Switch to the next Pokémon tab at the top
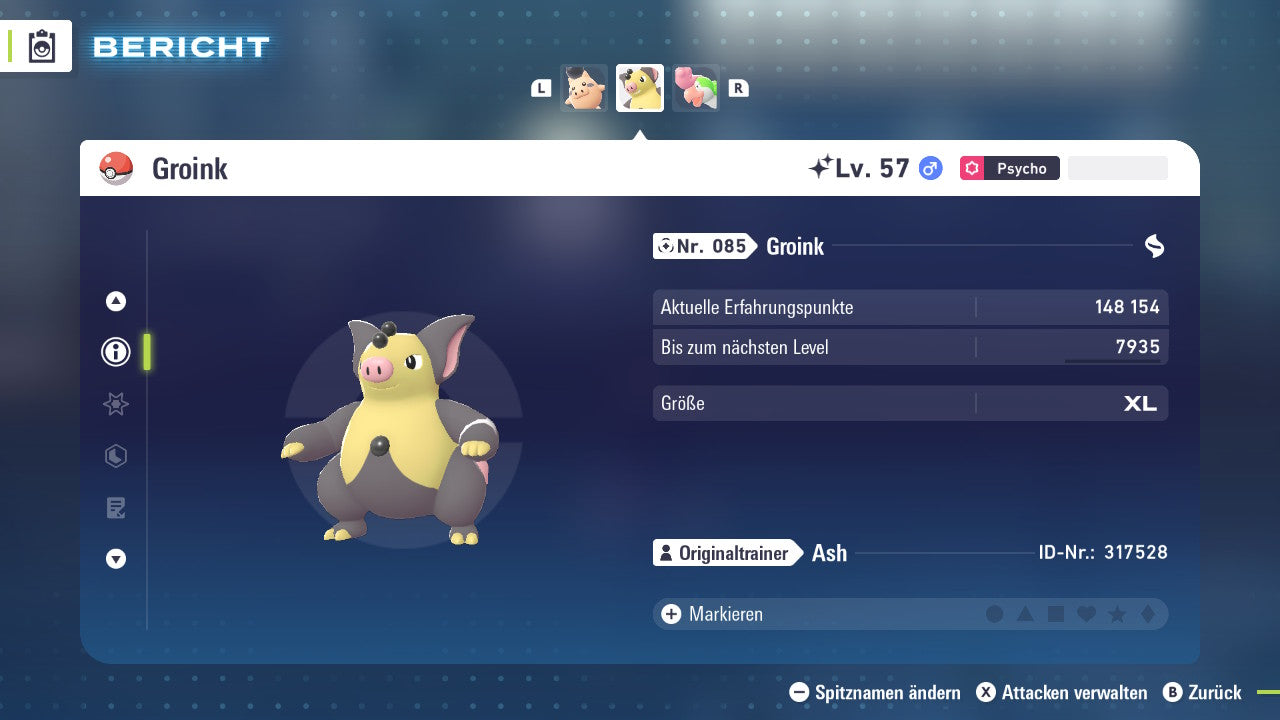This screenshot has width=1280, height=720. tap(695, 88)
